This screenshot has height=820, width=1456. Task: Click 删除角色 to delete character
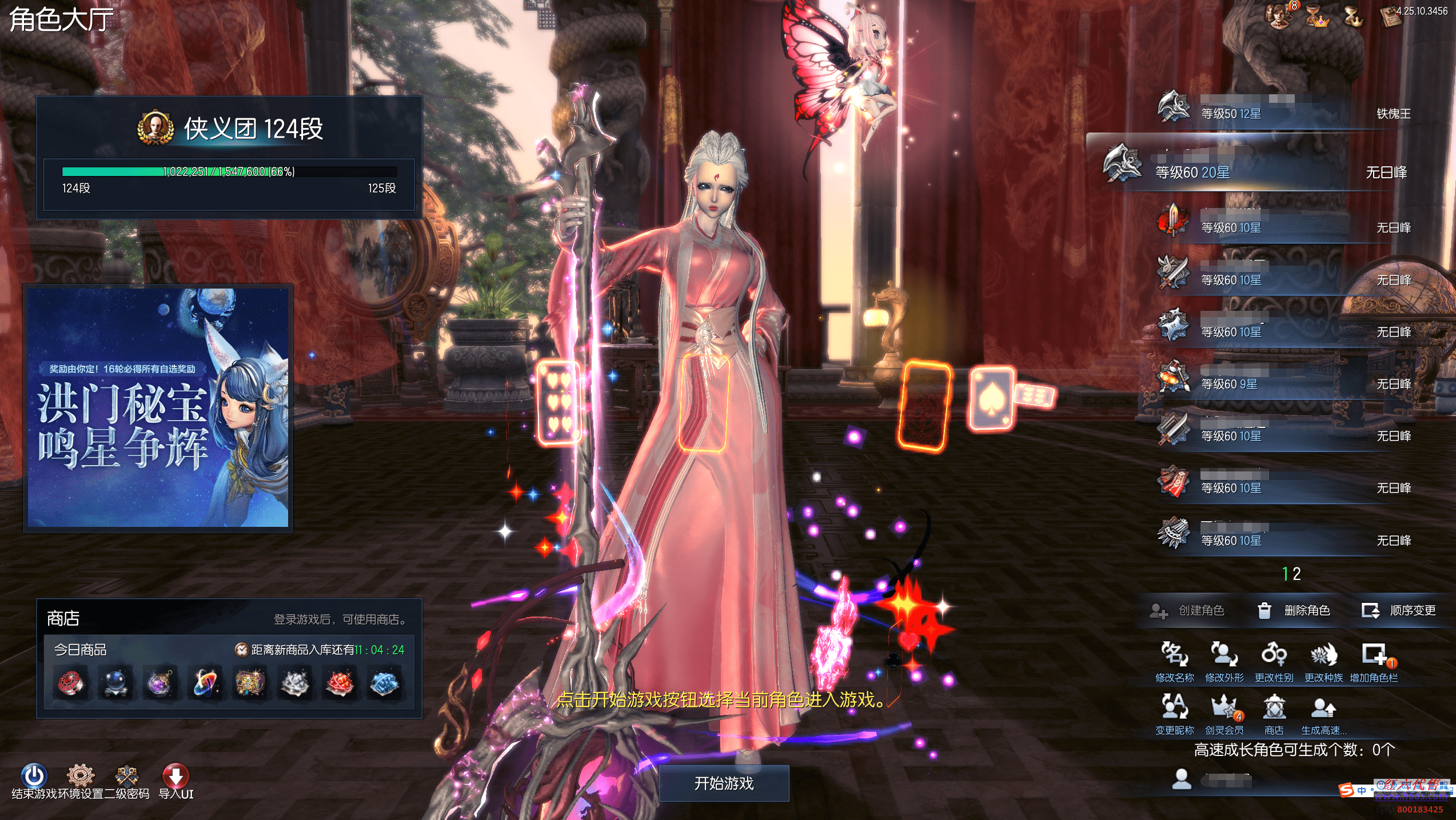(x=1294, y=610)
